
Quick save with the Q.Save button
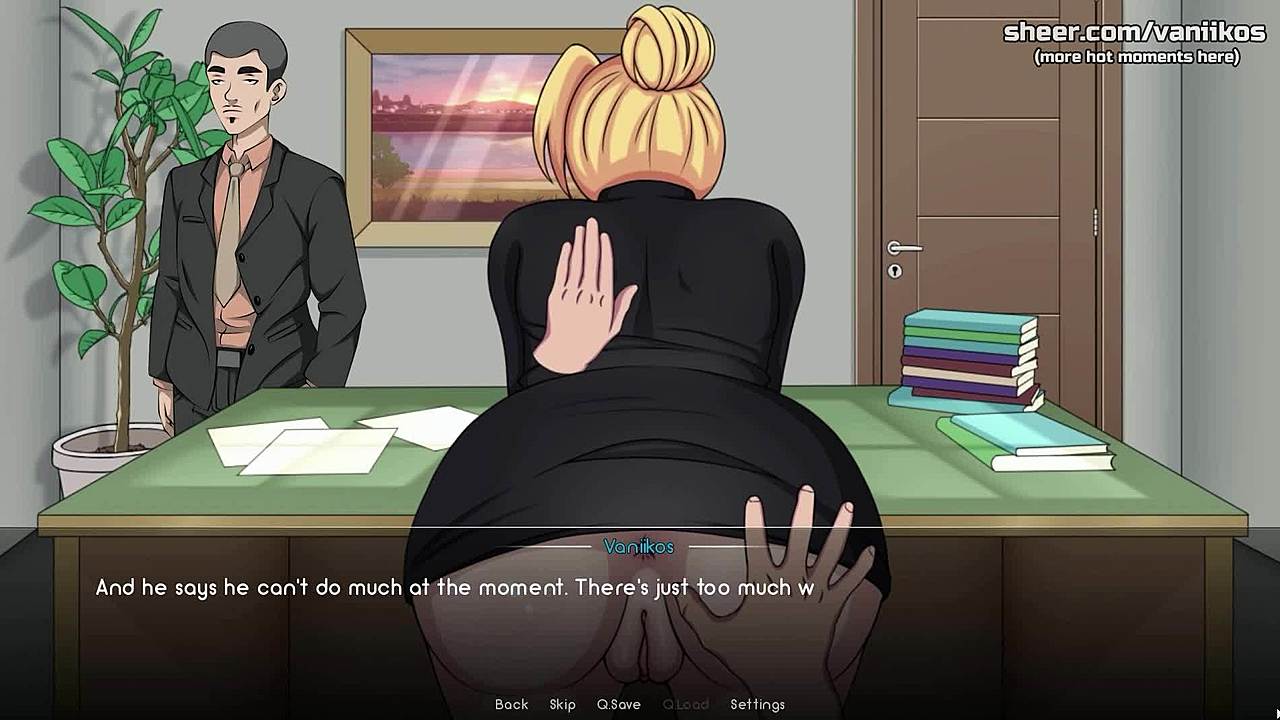(x=618, y=704)
